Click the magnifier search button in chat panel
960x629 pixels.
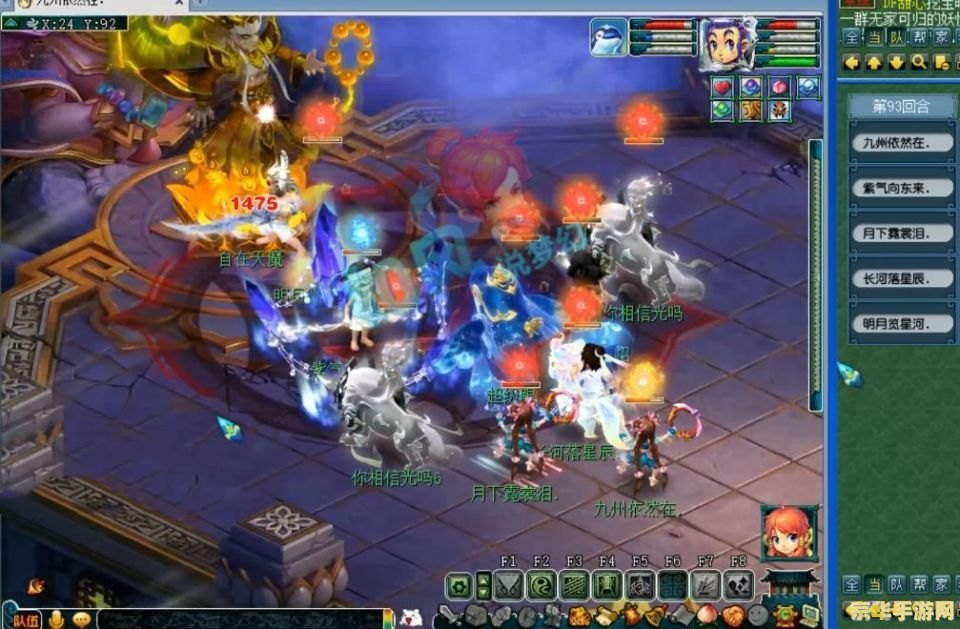[x=918, y=62]
